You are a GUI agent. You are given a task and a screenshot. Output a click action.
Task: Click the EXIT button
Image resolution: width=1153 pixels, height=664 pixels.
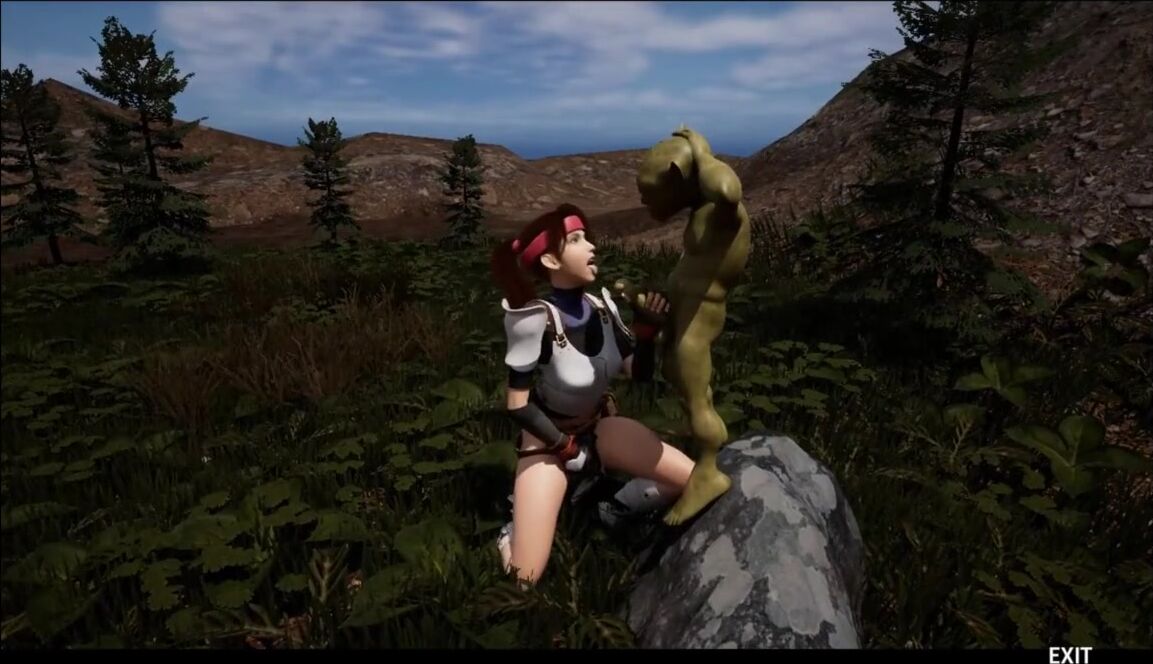pyautogui.click(x=1069, y=655)
